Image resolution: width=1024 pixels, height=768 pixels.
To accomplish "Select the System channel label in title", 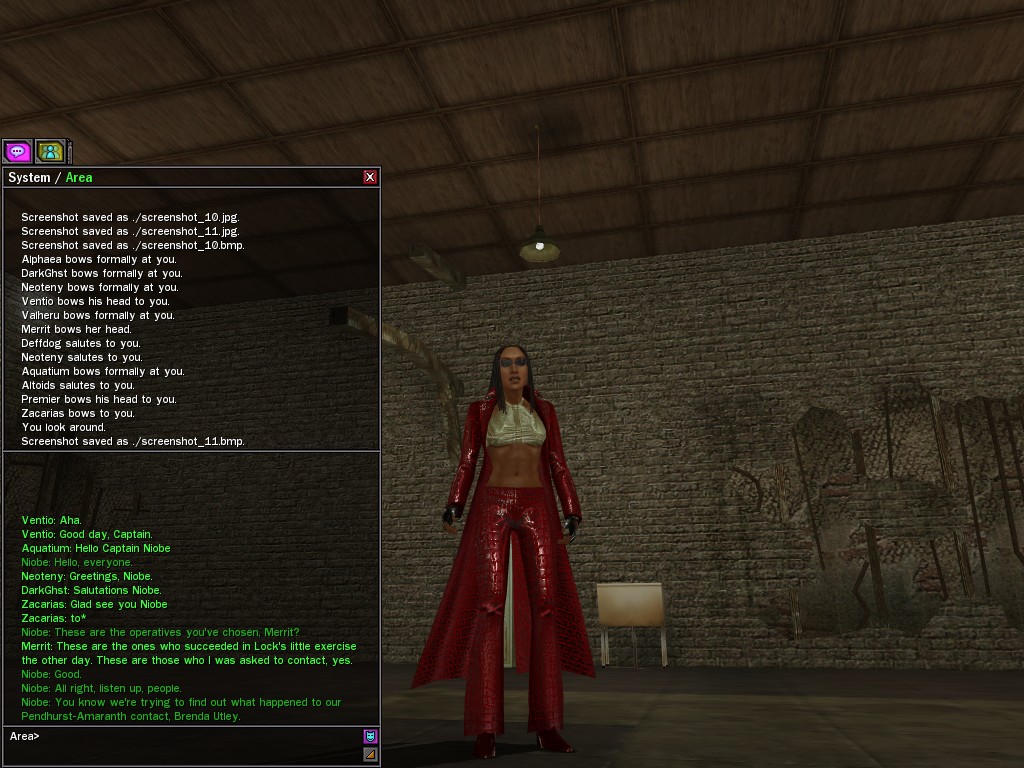I will tap(29, 178).
